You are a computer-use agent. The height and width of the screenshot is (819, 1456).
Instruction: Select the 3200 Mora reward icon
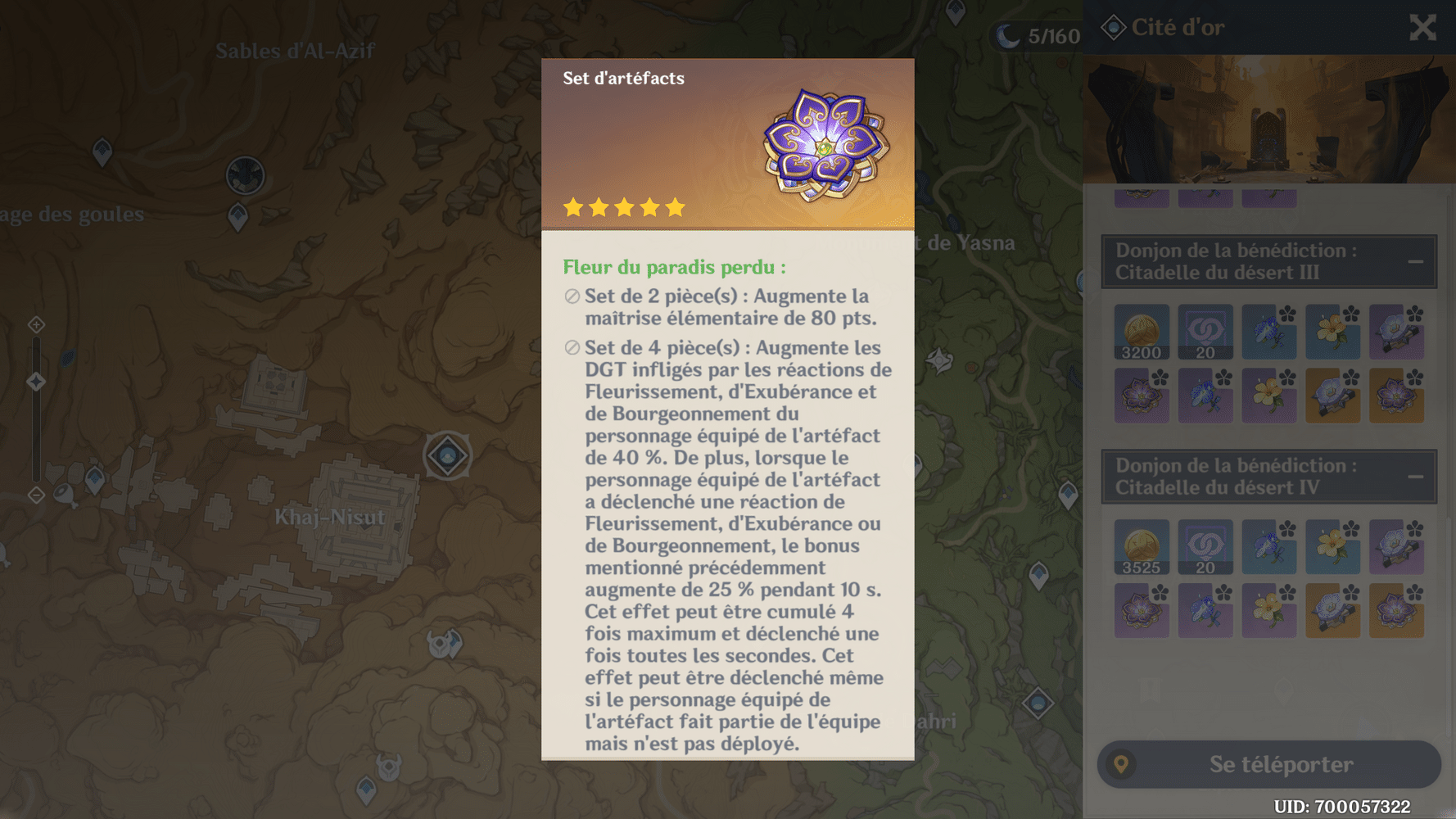coord(1141,332)
